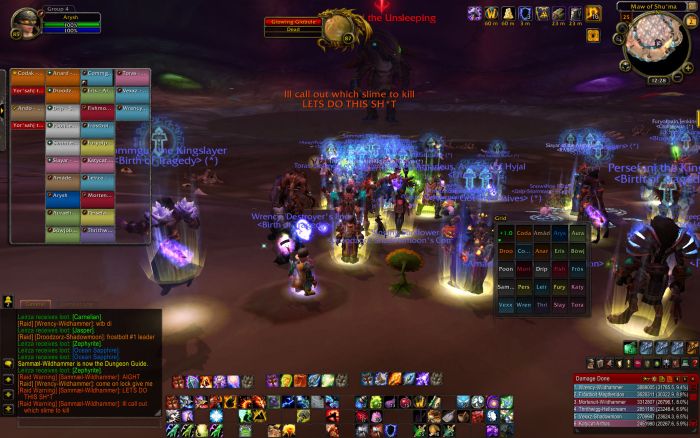Target Aryah's blue raid frame

click(x=61, y=195)
